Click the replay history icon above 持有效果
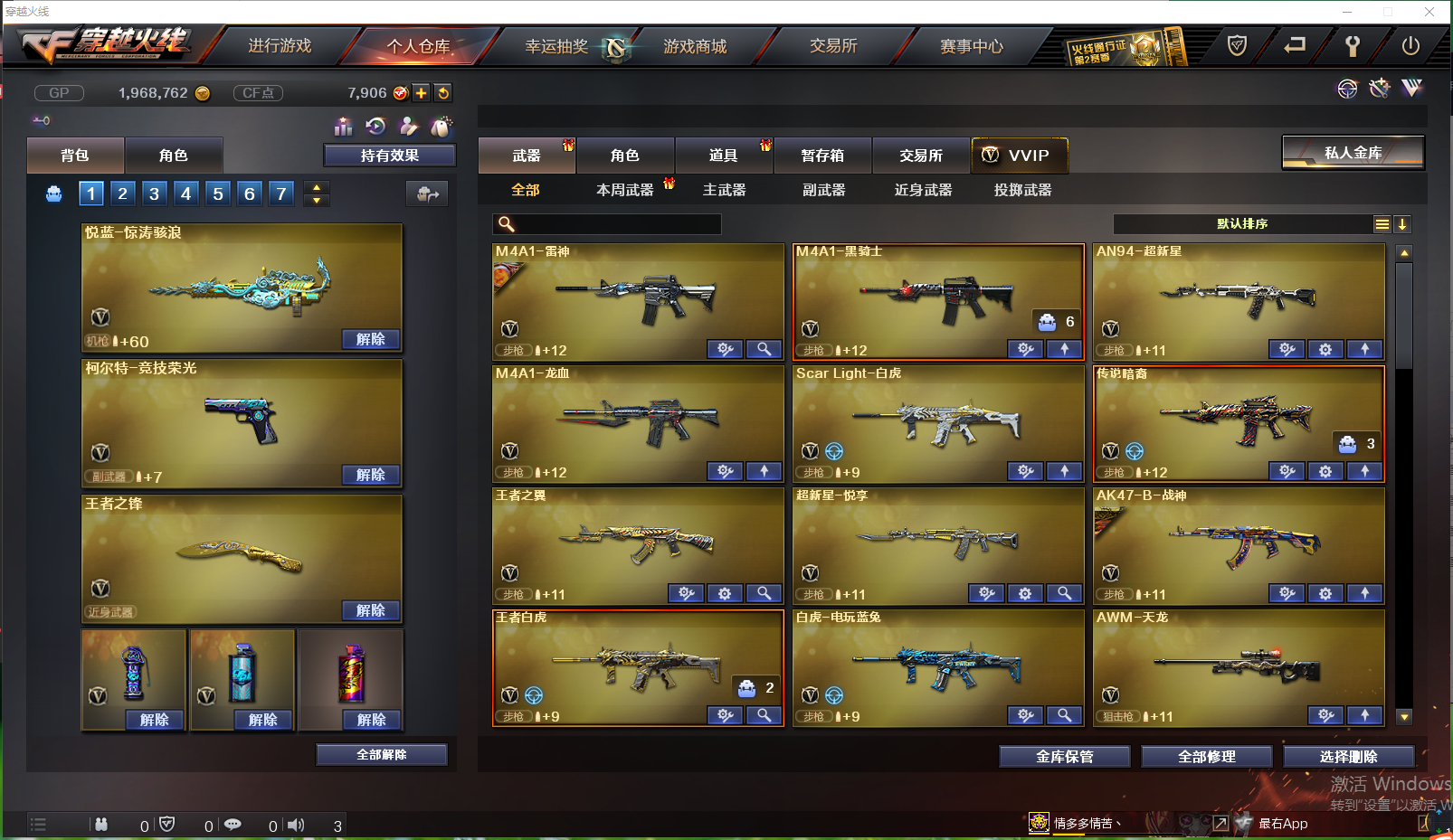This screenshot has height=840, width=1453. pos(375,127)
